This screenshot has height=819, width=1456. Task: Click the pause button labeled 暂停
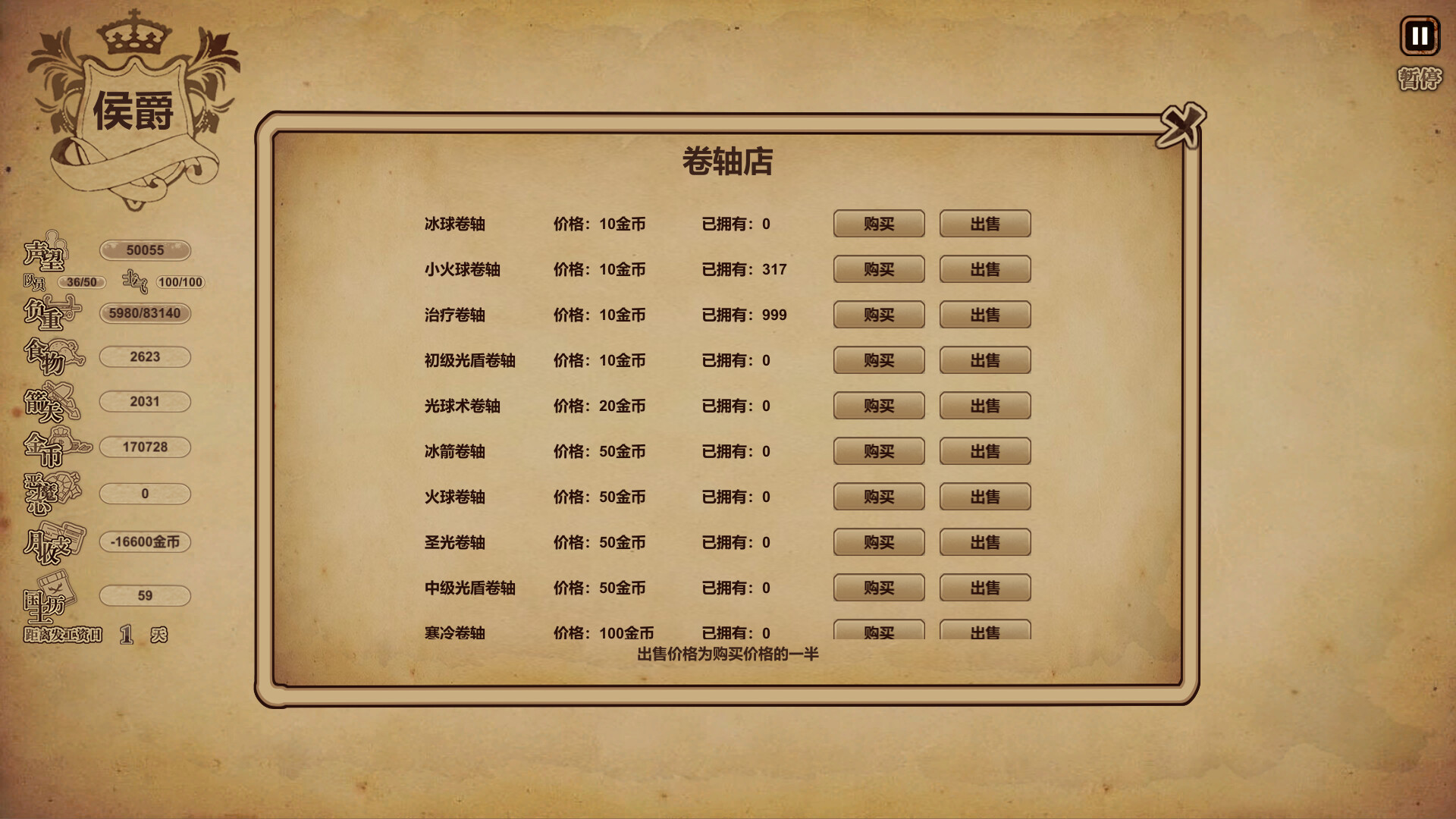pyautogui.click(x=1420, y=36)
